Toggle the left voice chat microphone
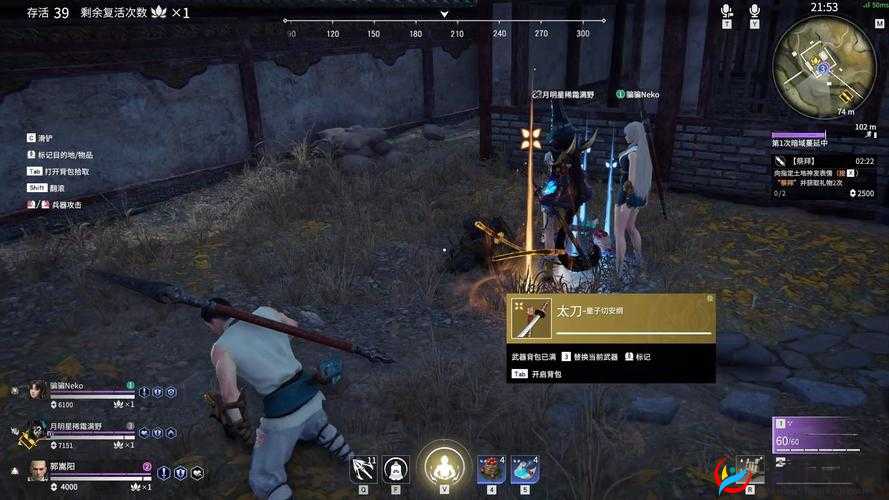Screen dimensions: 889x500 coord(727,11)
